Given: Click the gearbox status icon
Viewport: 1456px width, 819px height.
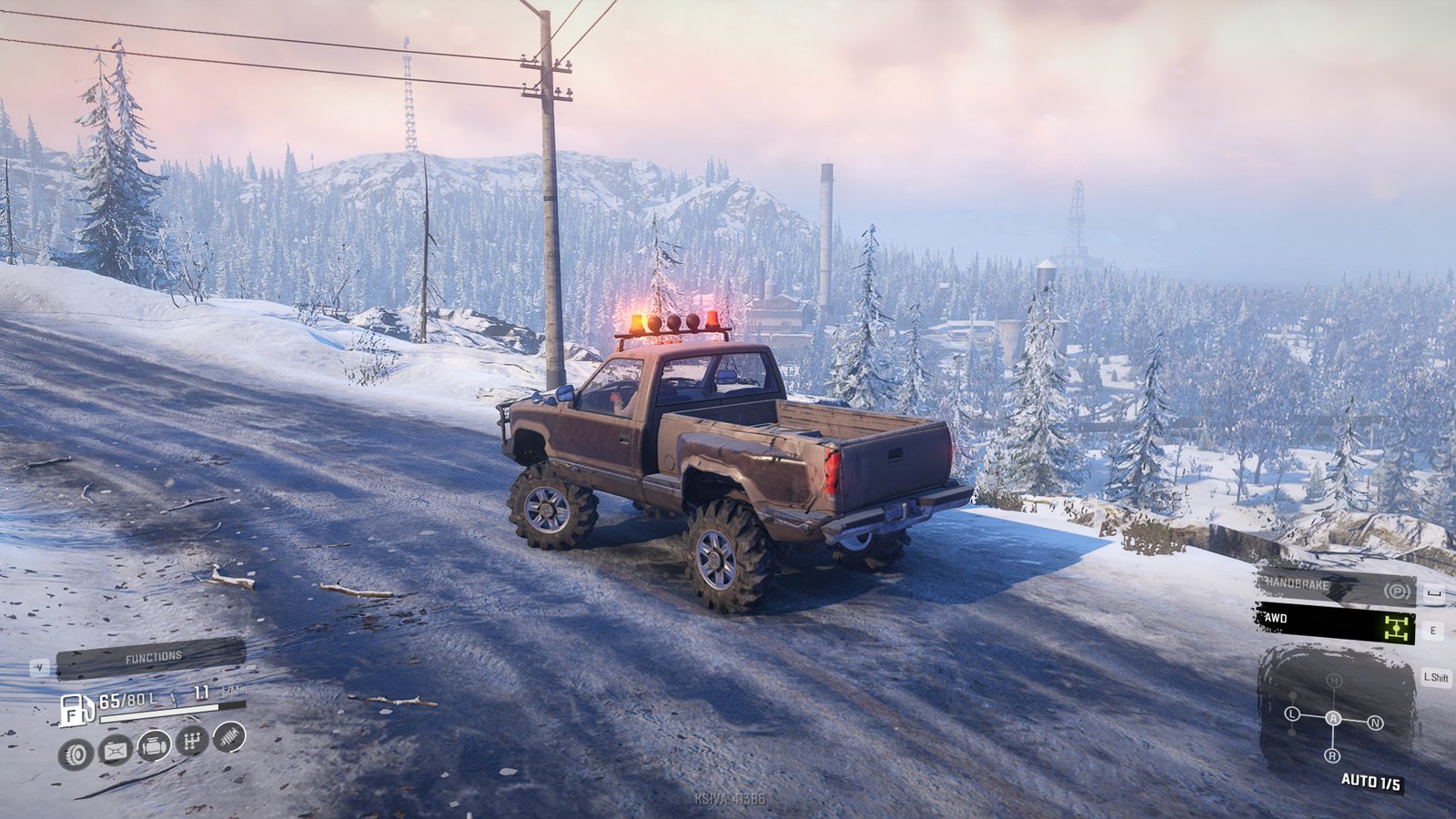Looking at the screenshot, I should (191, 742).
